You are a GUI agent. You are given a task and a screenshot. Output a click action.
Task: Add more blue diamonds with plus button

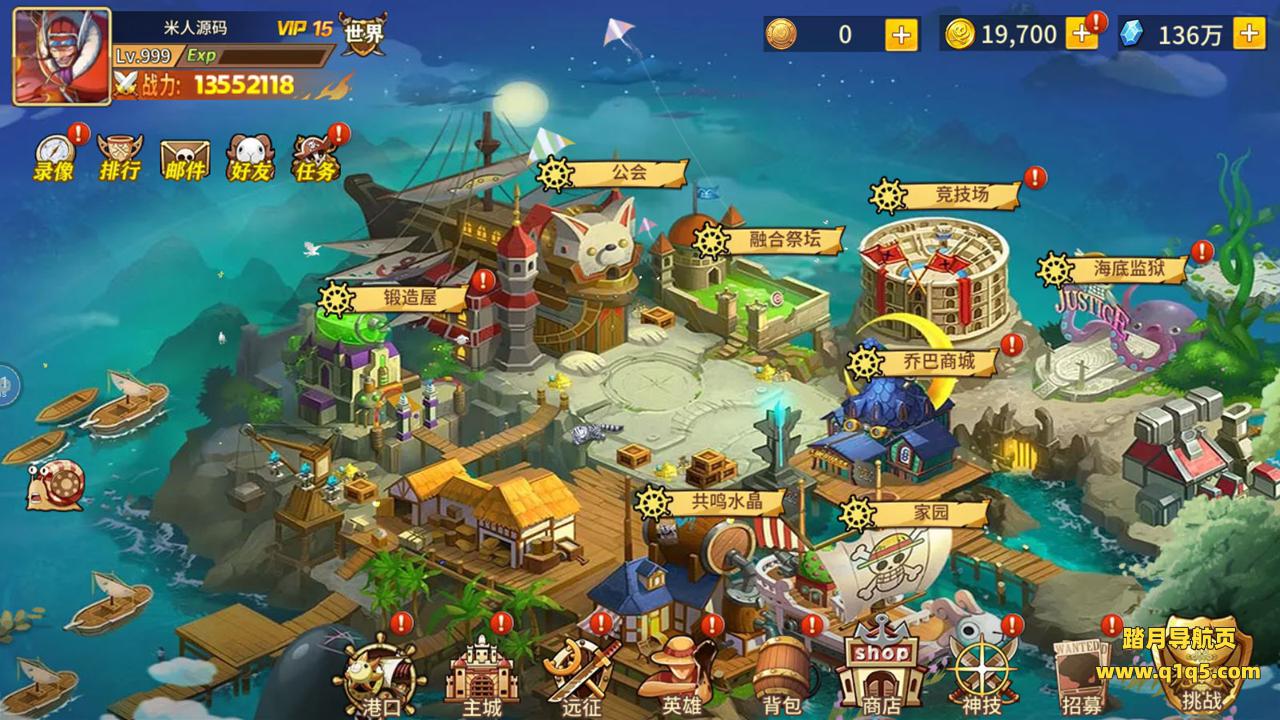click(1249, 34)
